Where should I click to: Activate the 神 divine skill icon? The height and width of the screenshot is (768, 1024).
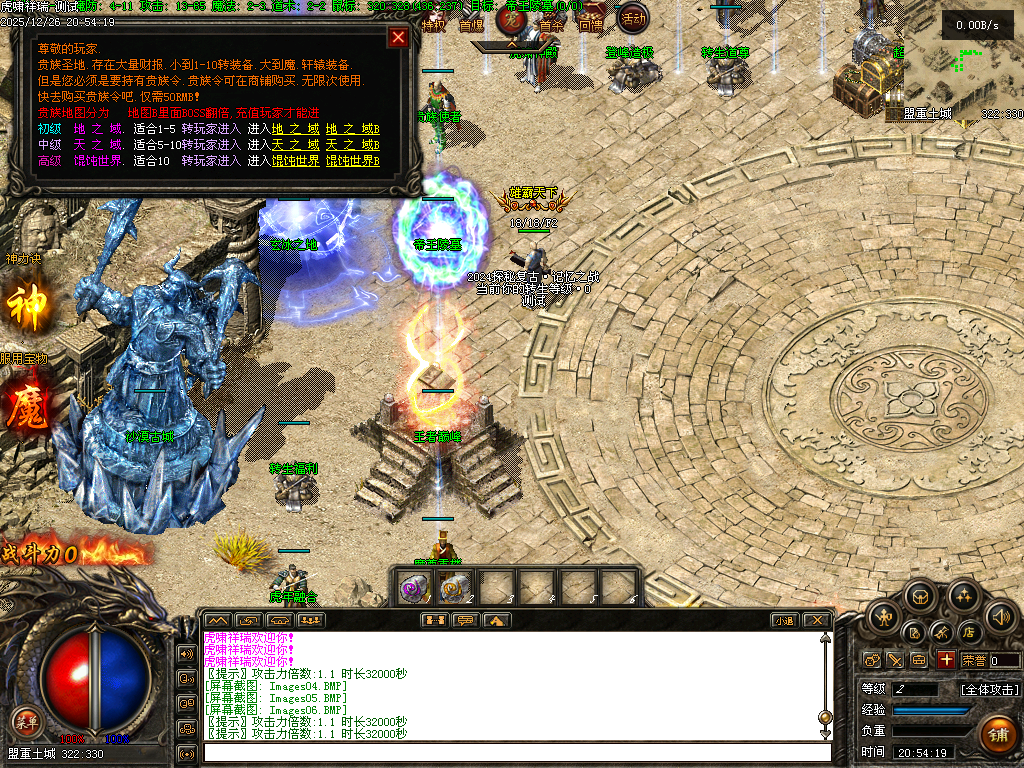point(27,305)
